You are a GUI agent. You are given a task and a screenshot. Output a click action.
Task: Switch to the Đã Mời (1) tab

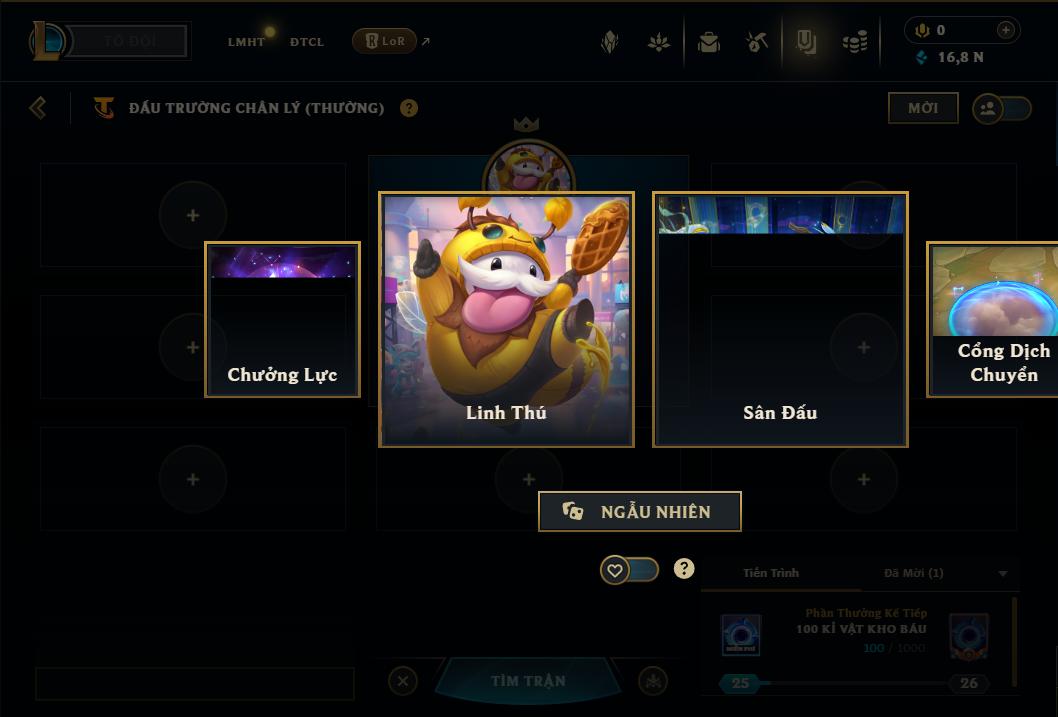click(x=913, y=573)
